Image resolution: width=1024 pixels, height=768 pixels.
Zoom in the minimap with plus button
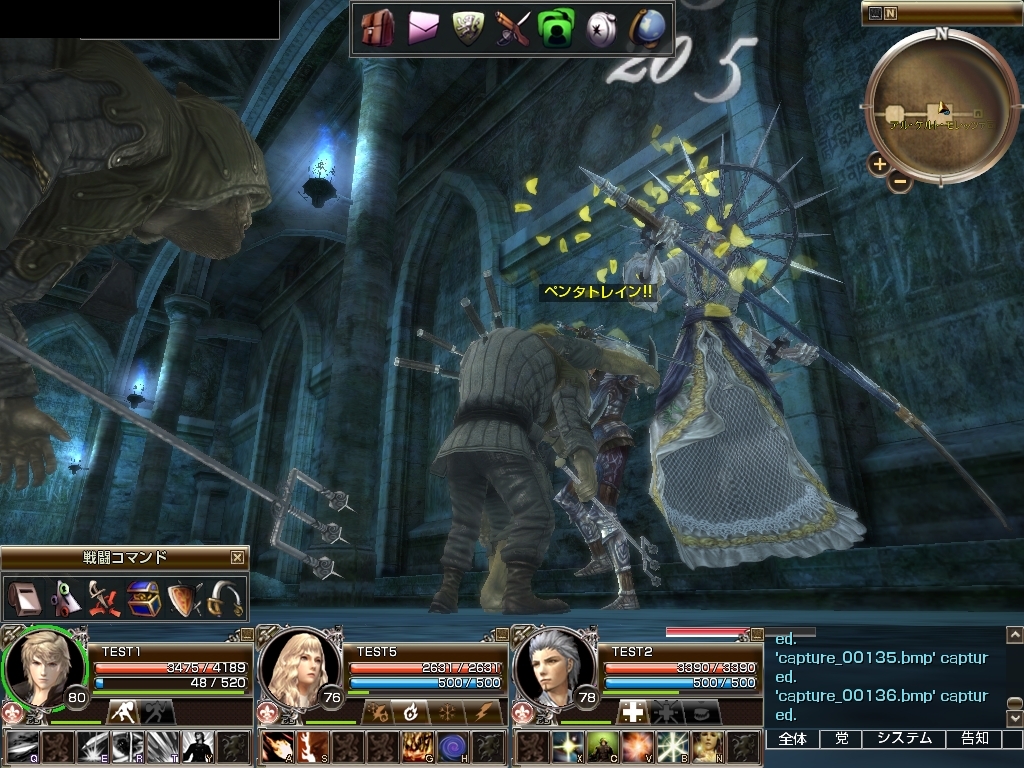[x=878, y=164]
